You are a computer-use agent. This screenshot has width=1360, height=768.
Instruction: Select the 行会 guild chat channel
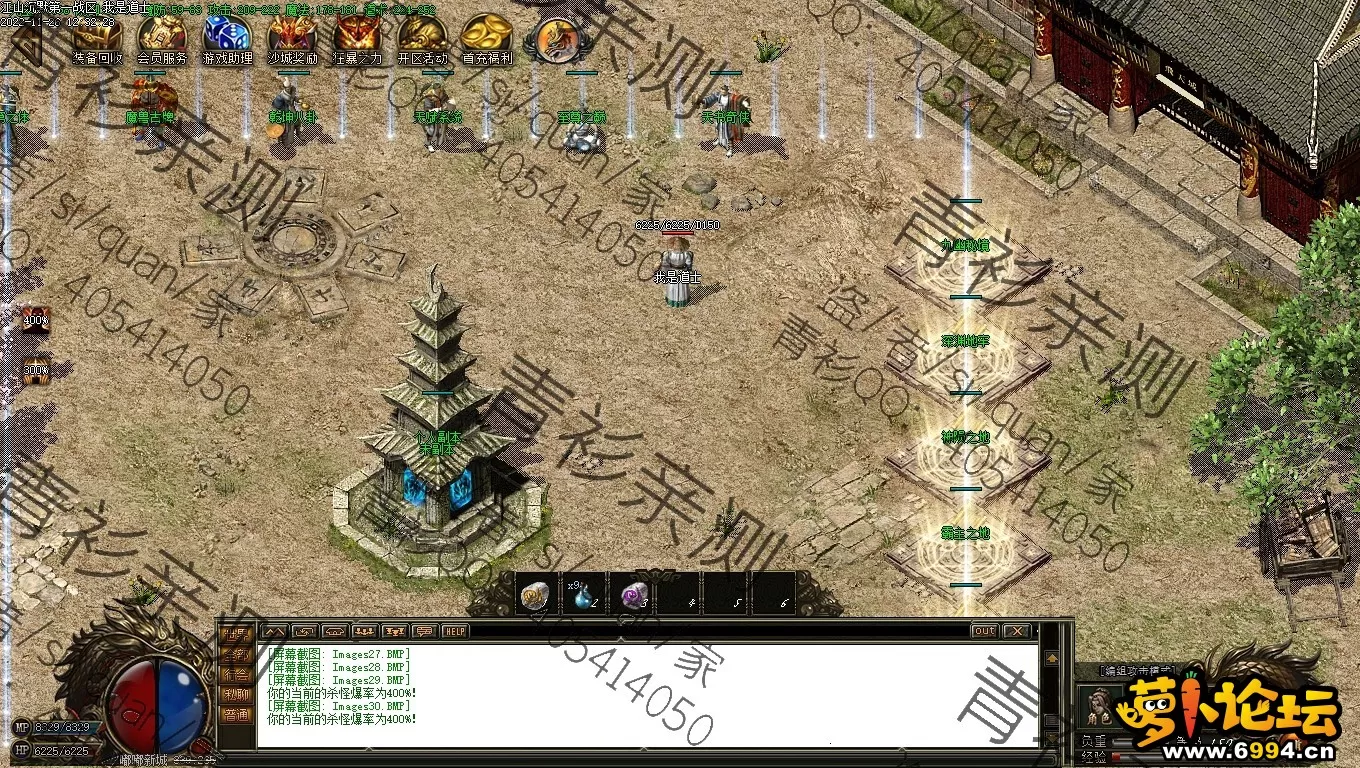pos(237,674)
